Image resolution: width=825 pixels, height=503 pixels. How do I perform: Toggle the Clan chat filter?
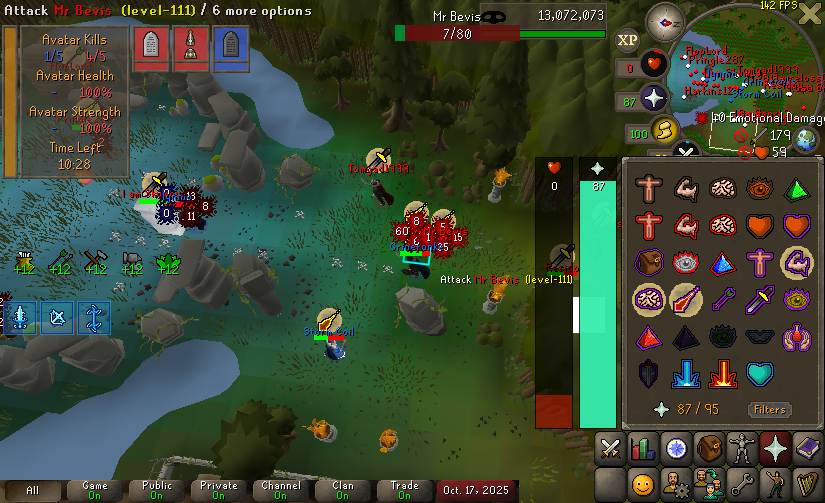(x=343, y=490)
